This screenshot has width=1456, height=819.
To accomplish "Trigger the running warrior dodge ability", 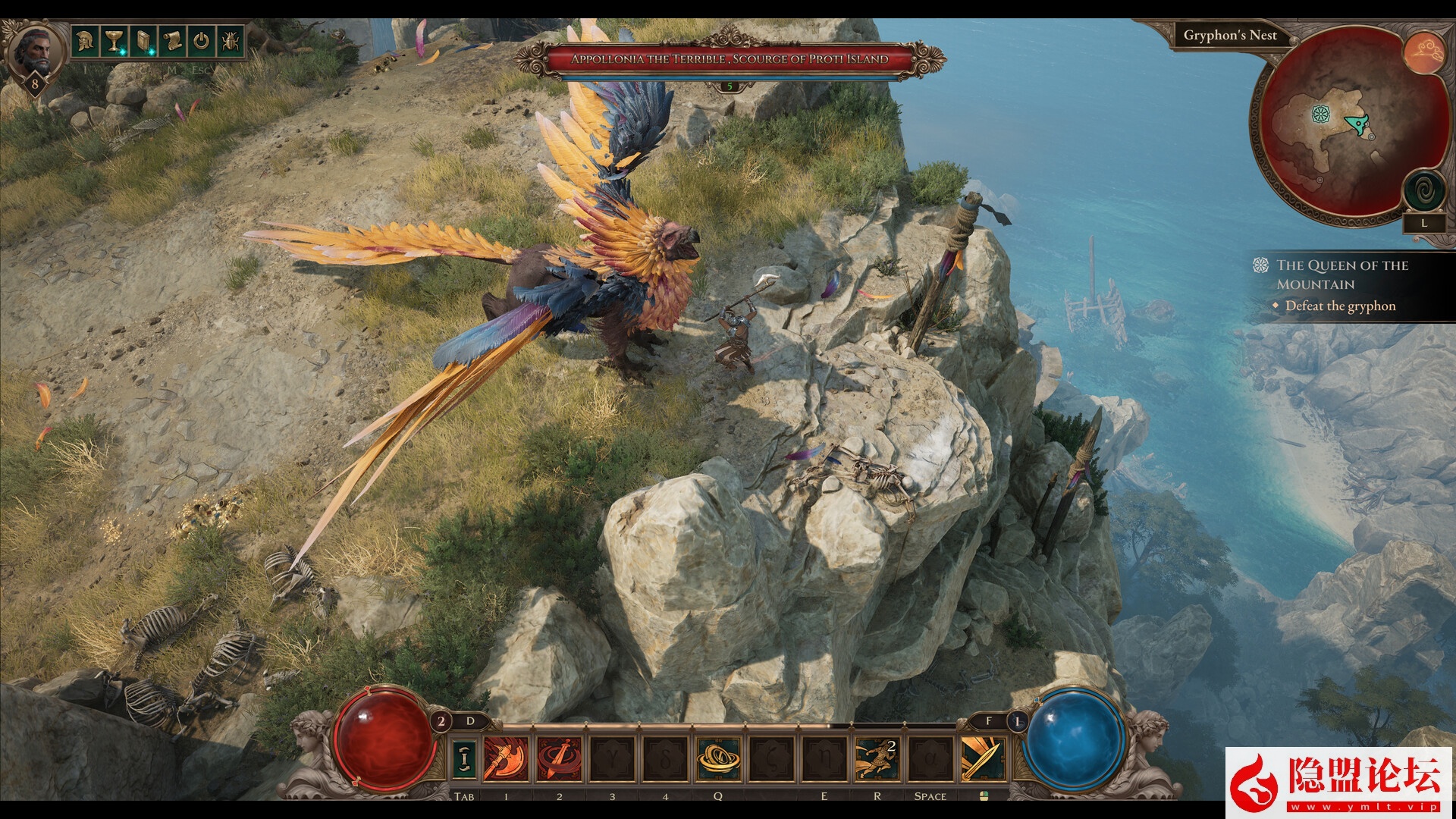I will click(877, 758).
